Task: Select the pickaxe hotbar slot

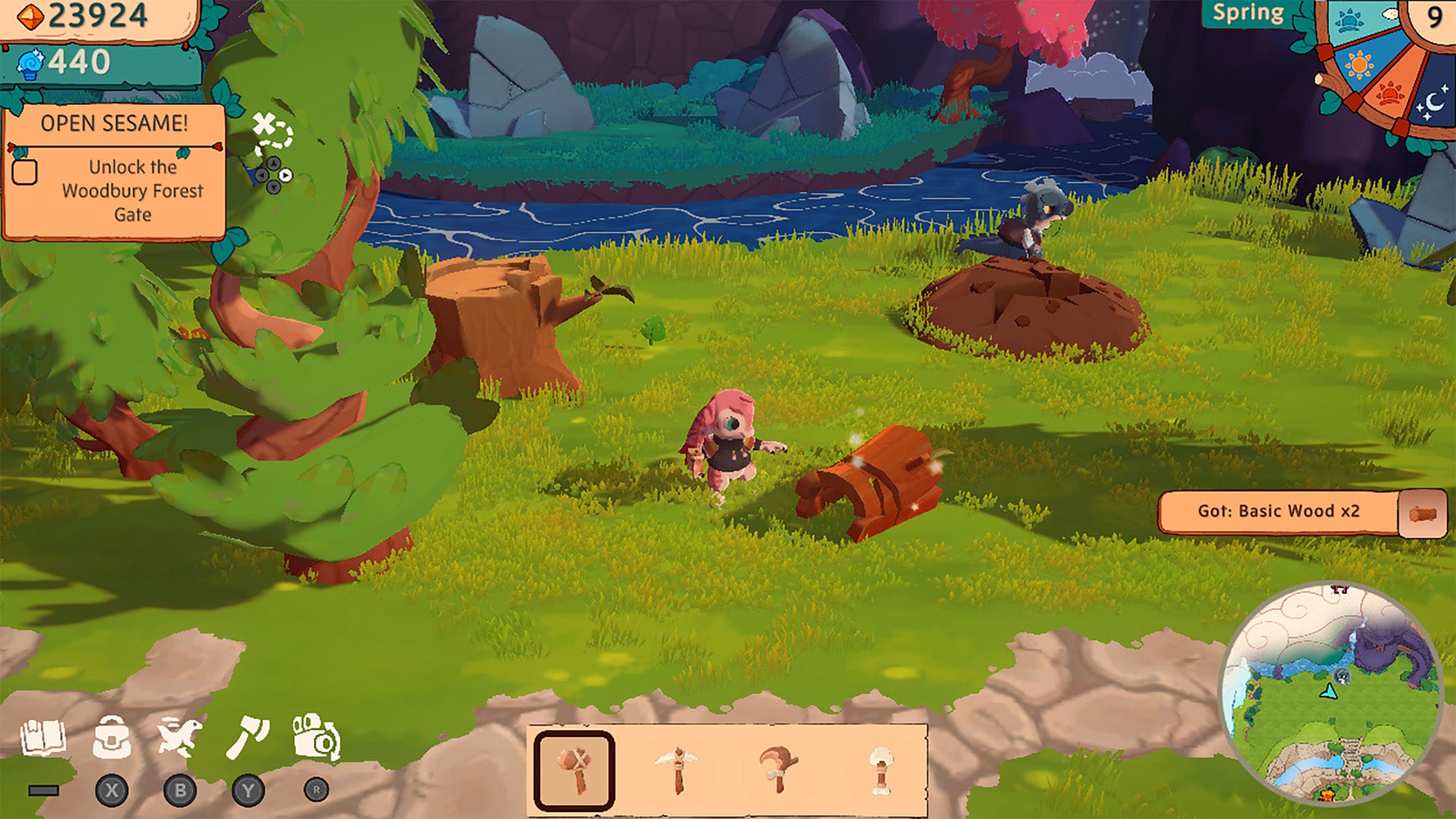Action: (x=677, y=770)
